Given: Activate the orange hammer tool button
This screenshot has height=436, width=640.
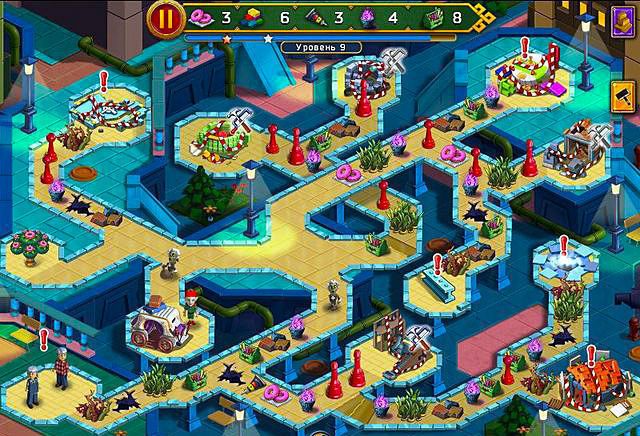Looking at the screenshot, I should 624,98.
